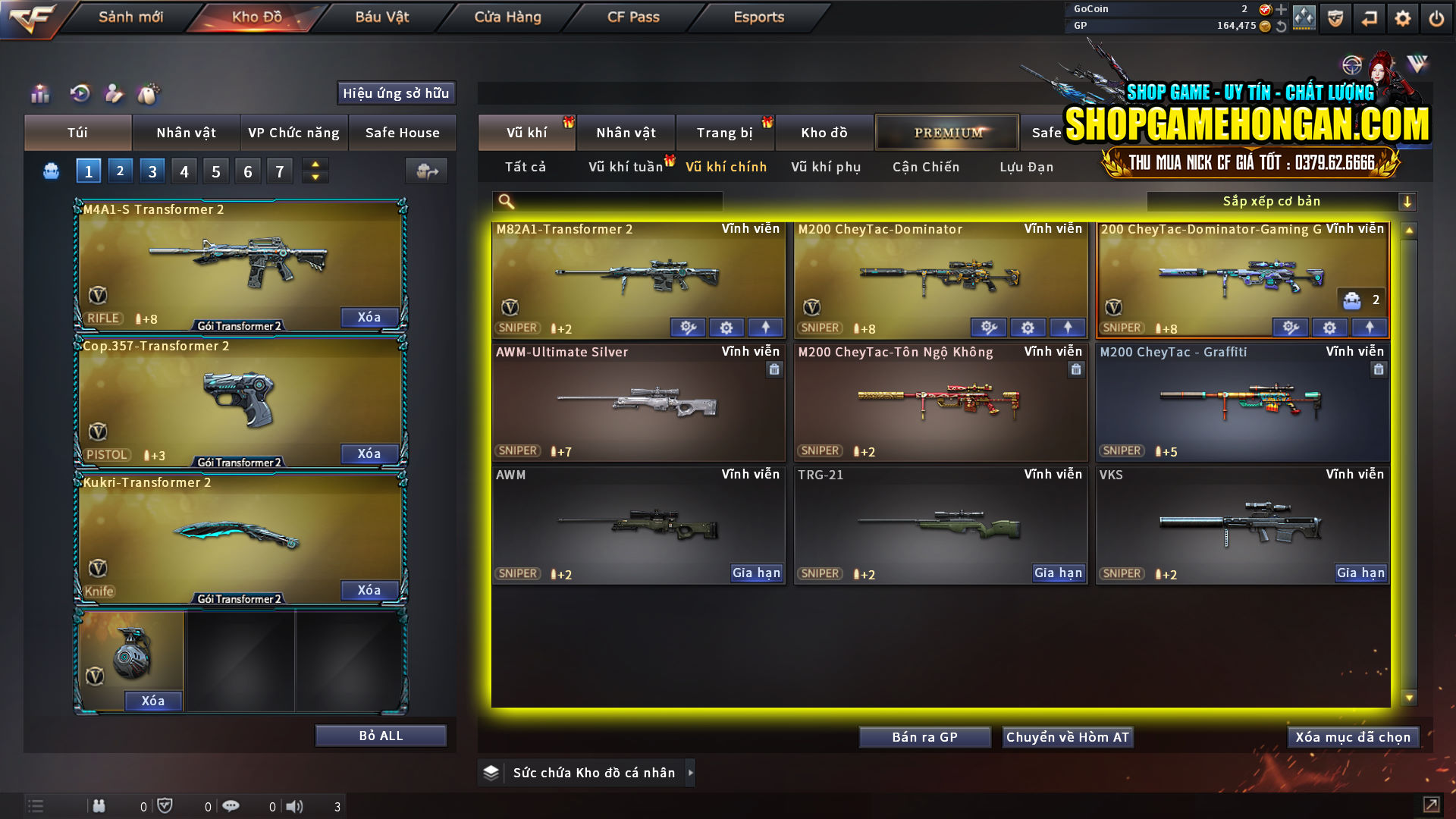Click the gear icon on M82A1-Transformer 2 card

coord(726,327)
